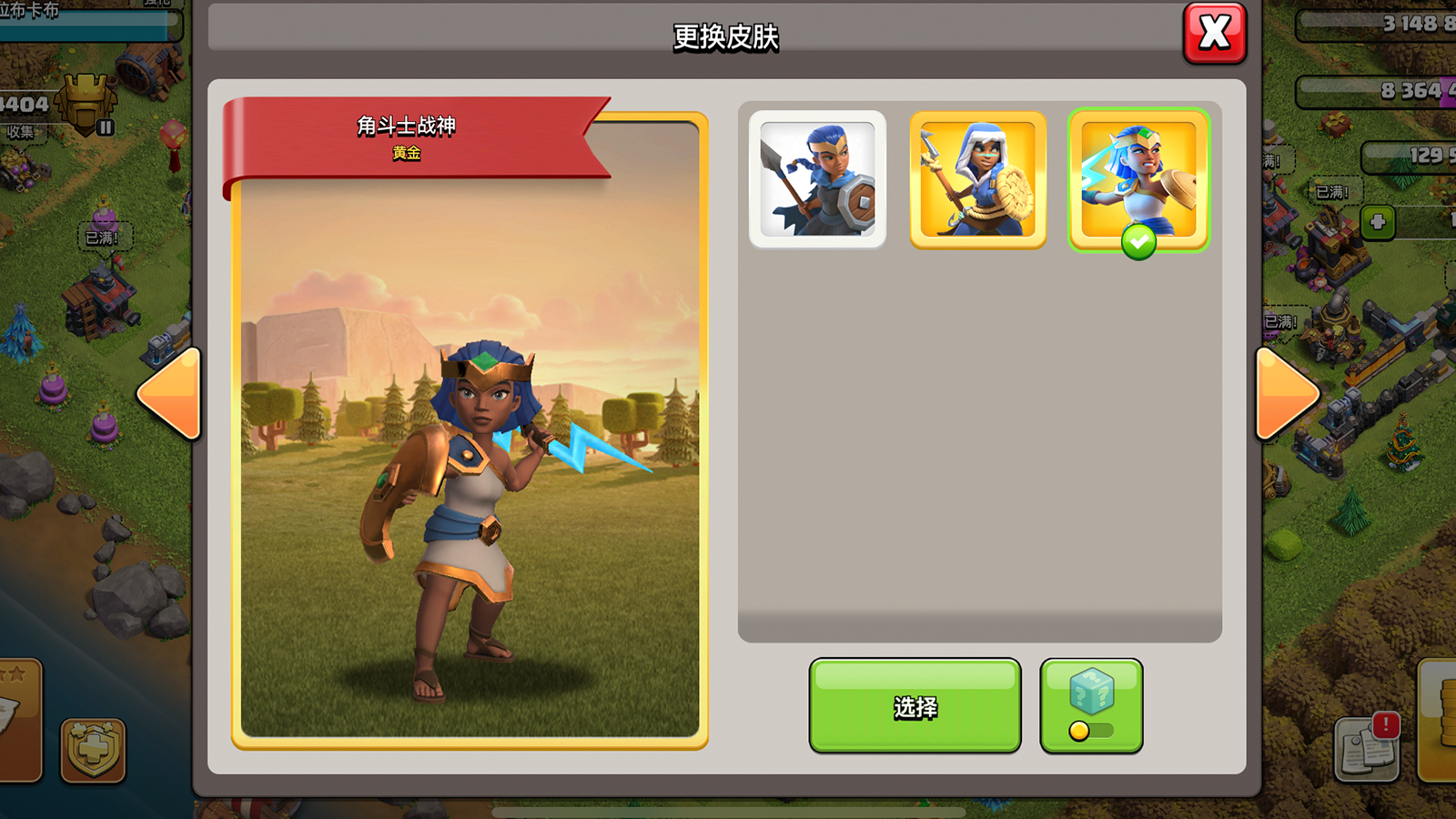Go to next hero with right arrow

[x=1285, y=394]
